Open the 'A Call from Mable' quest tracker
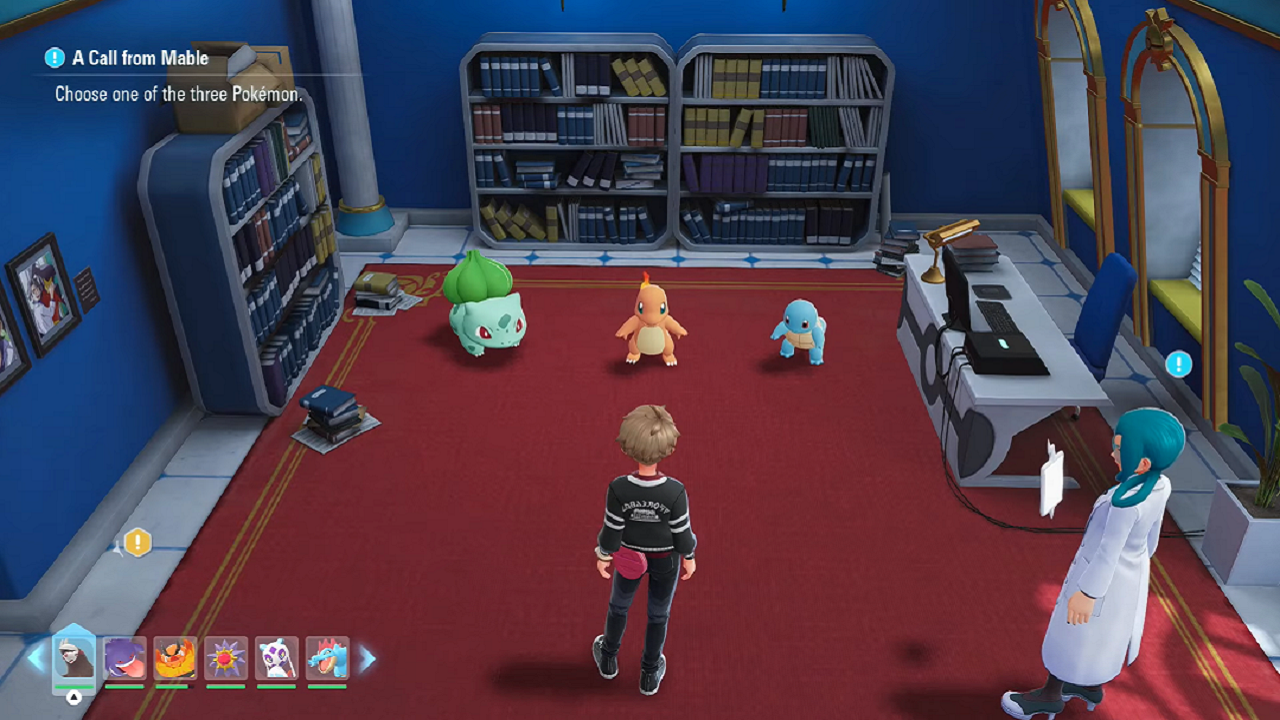 click(x=139, y=58)
